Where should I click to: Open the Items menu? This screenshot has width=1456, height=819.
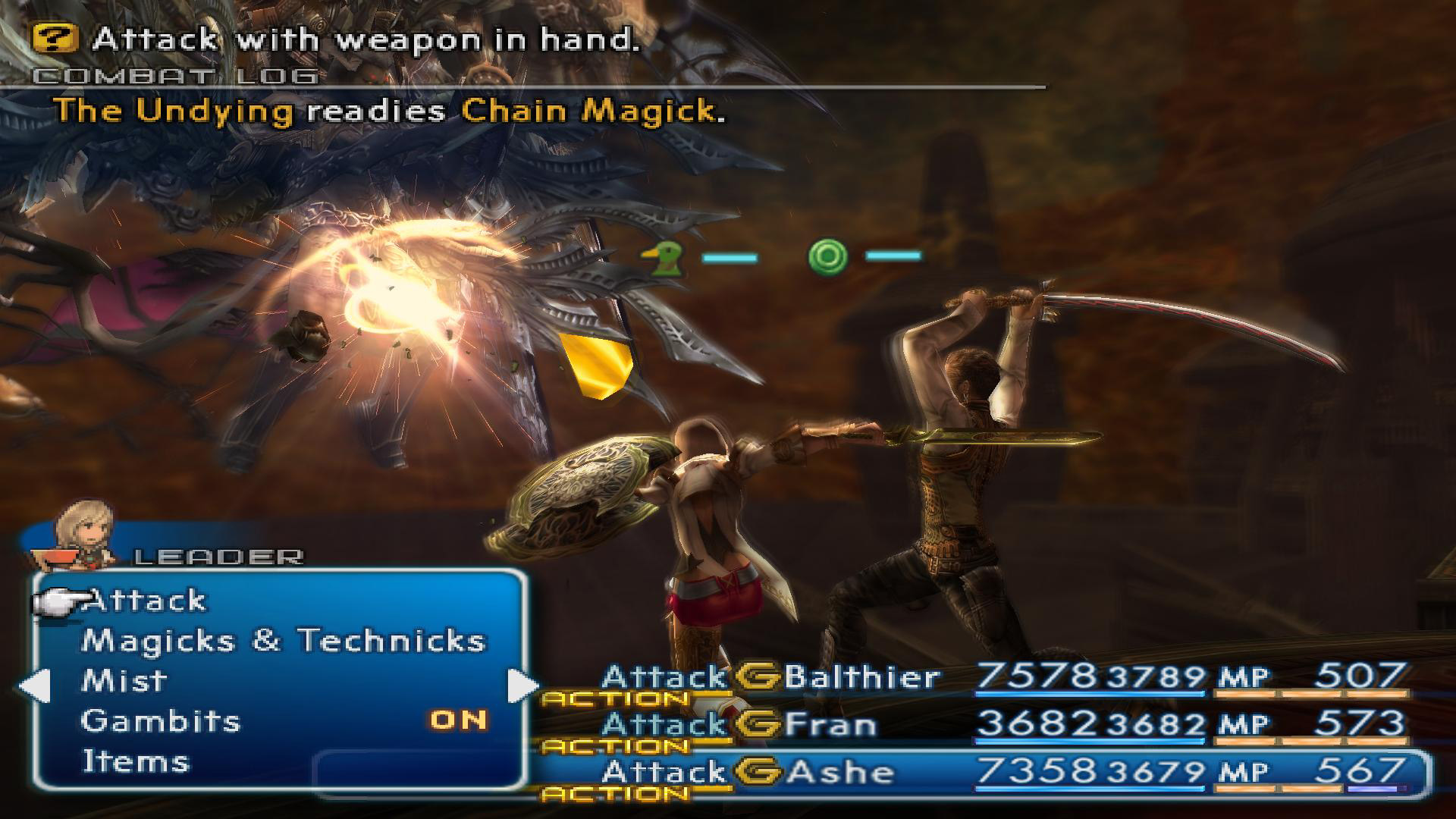tap(136, 761)
